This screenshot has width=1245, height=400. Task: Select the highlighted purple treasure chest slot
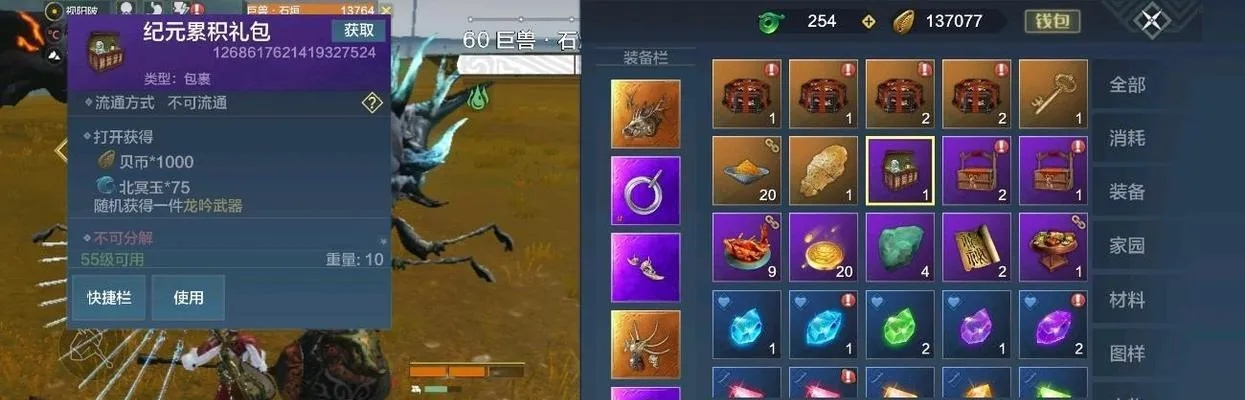tap(900, 171)
